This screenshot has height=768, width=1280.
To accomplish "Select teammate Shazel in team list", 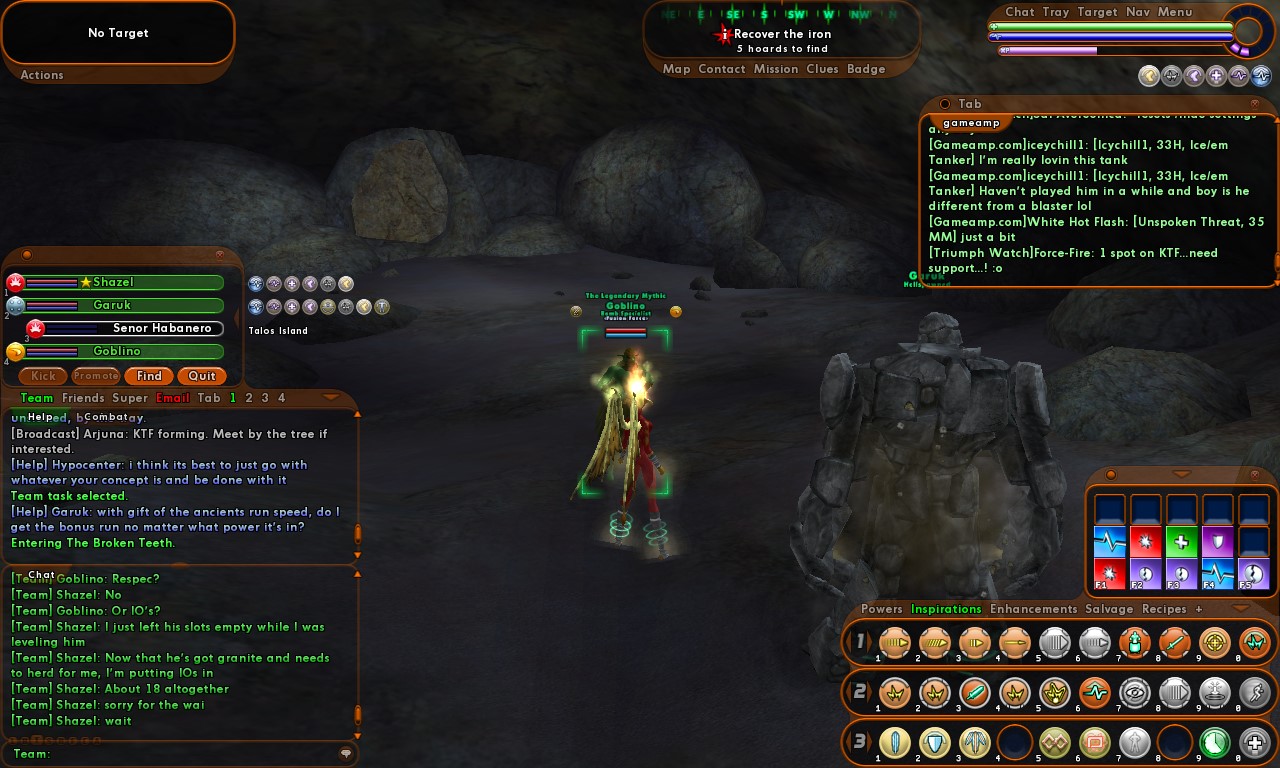I will [113, 283].
